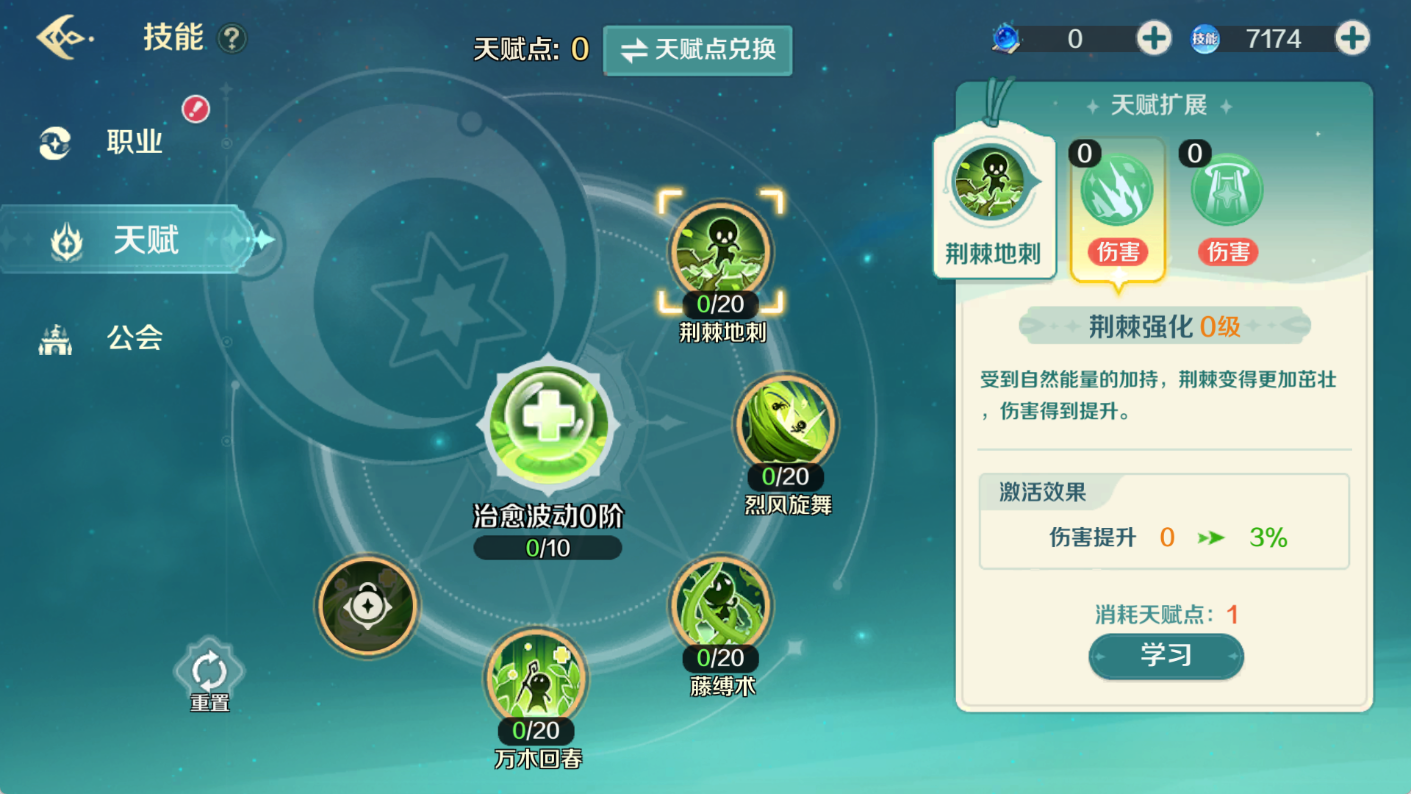Switch to the 职业 tab
The width and height of the screenshot is (1411, 794).
134,143
